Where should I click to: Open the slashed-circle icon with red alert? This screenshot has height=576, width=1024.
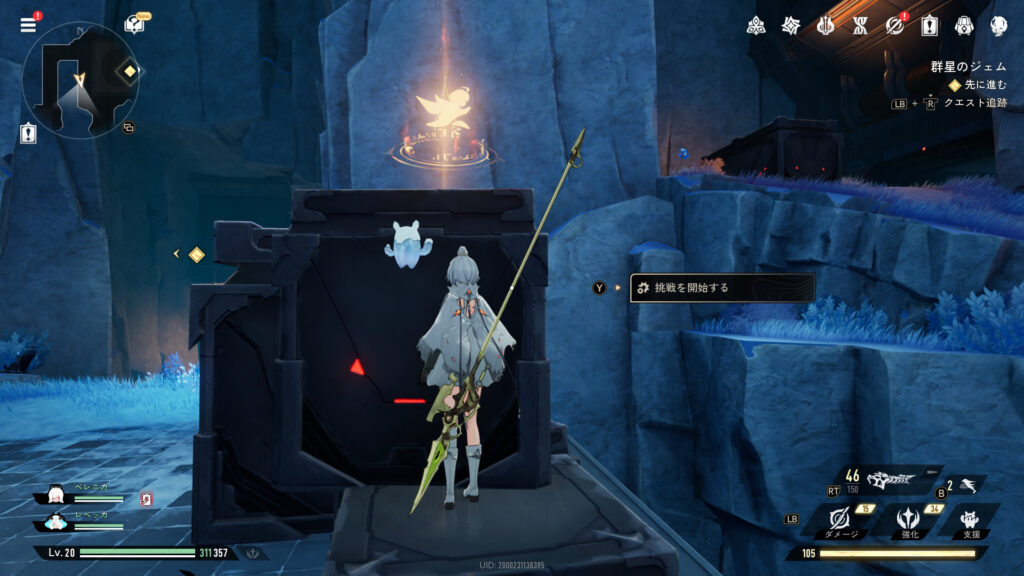(895, 25)
